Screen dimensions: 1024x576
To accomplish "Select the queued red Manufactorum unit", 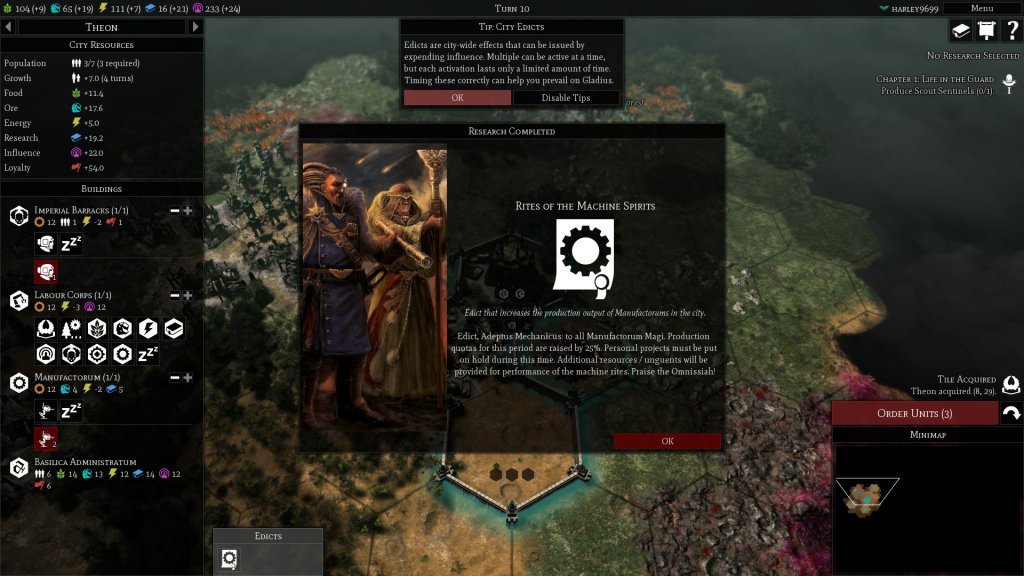I will tap(46, 438).
